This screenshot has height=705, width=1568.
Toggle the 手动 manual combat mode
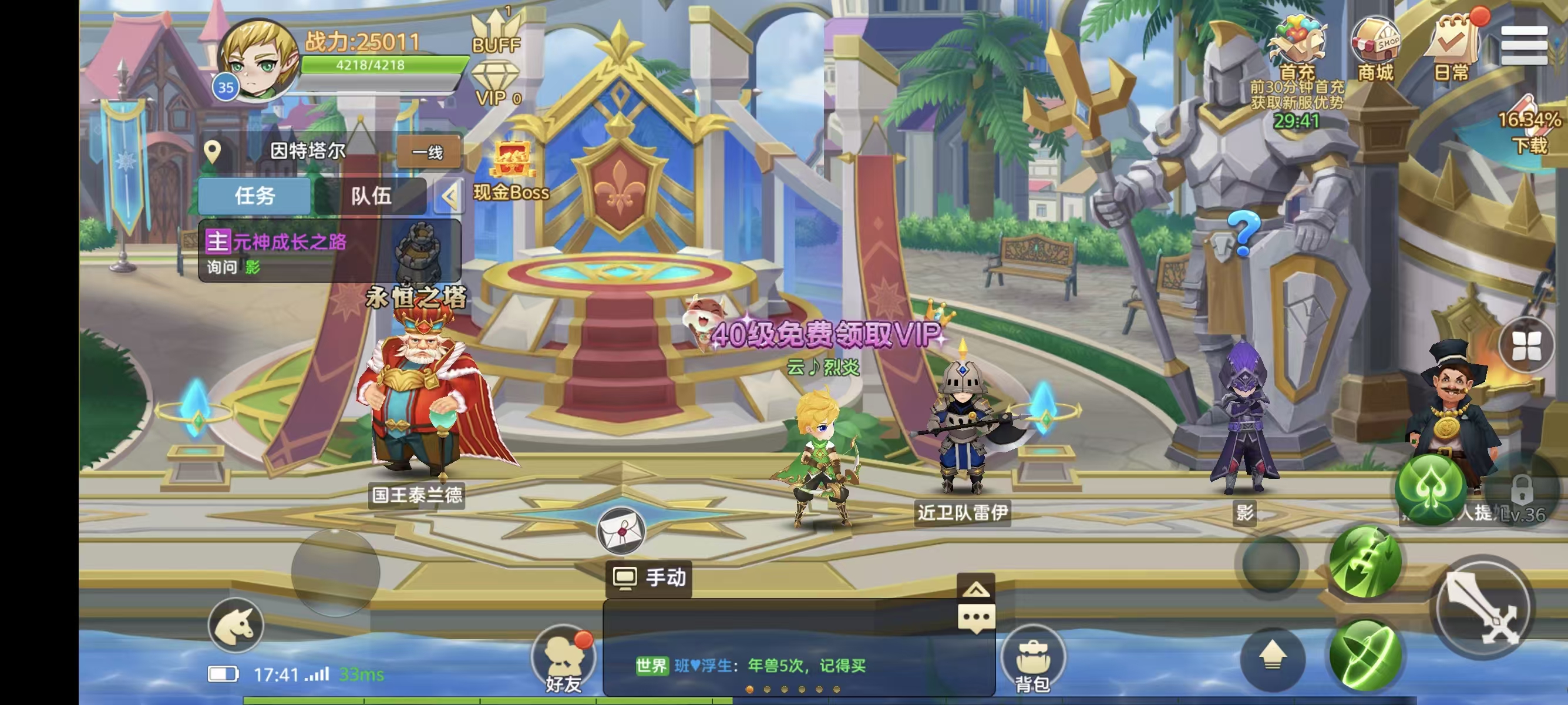coord(649,577)
